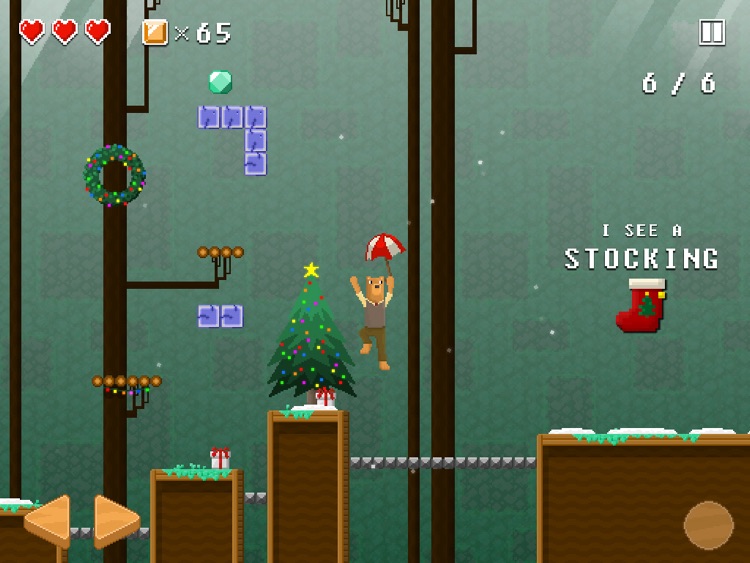The height and width of the screenshot is (563, 750).
Task: Pause the game with the top-right button
Action: pos(711,32)
